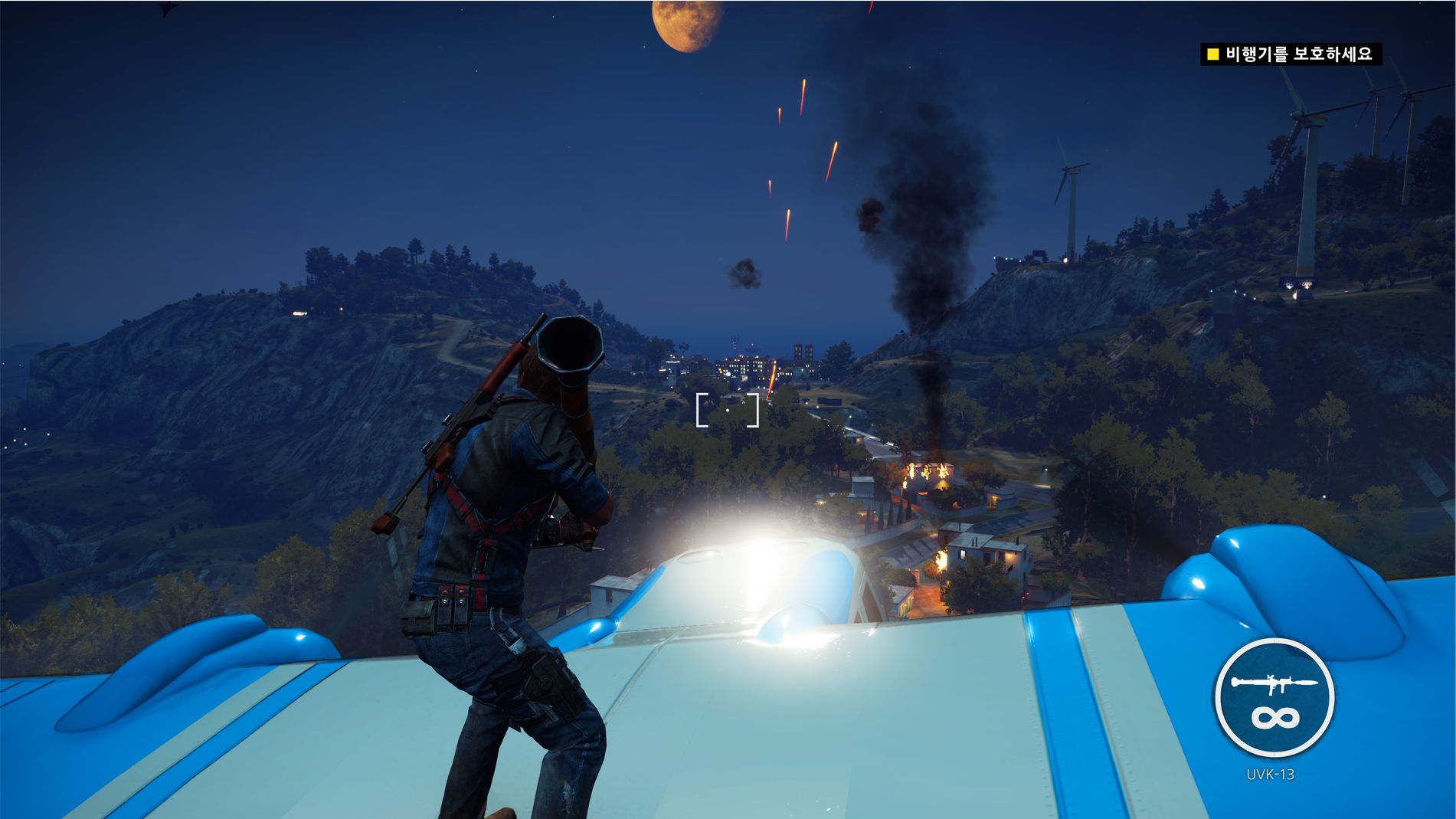Screen dimensions: 1456x819
Task: Click the protect-the-plane objective tracker
Action: click(1291, 54)
